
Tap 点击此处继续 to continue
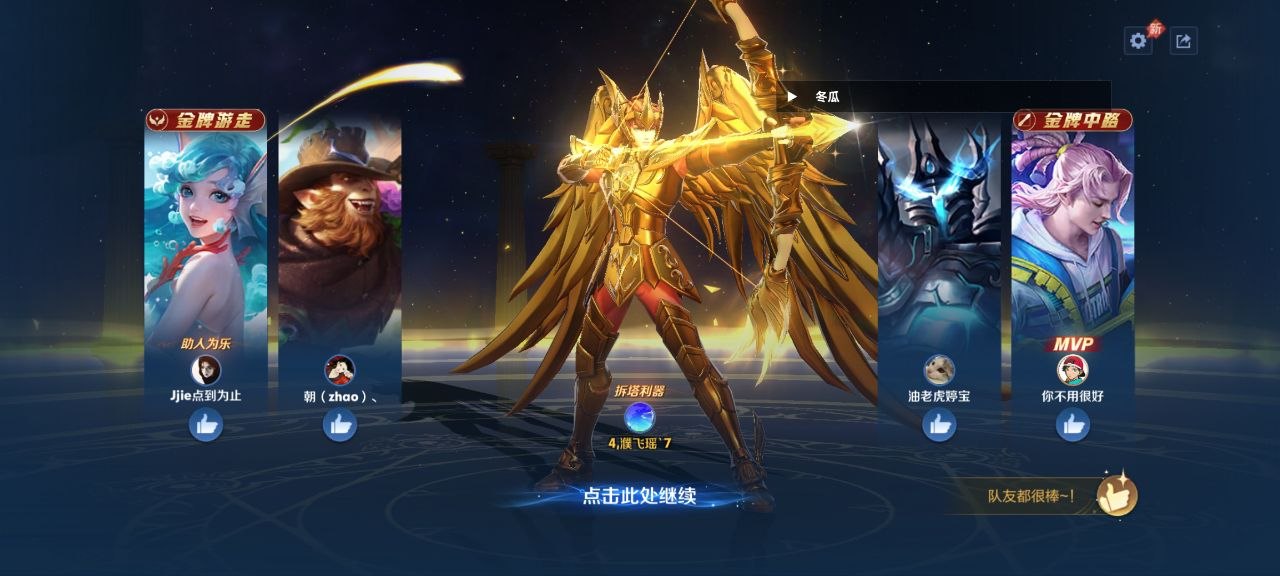coord(639,495)
